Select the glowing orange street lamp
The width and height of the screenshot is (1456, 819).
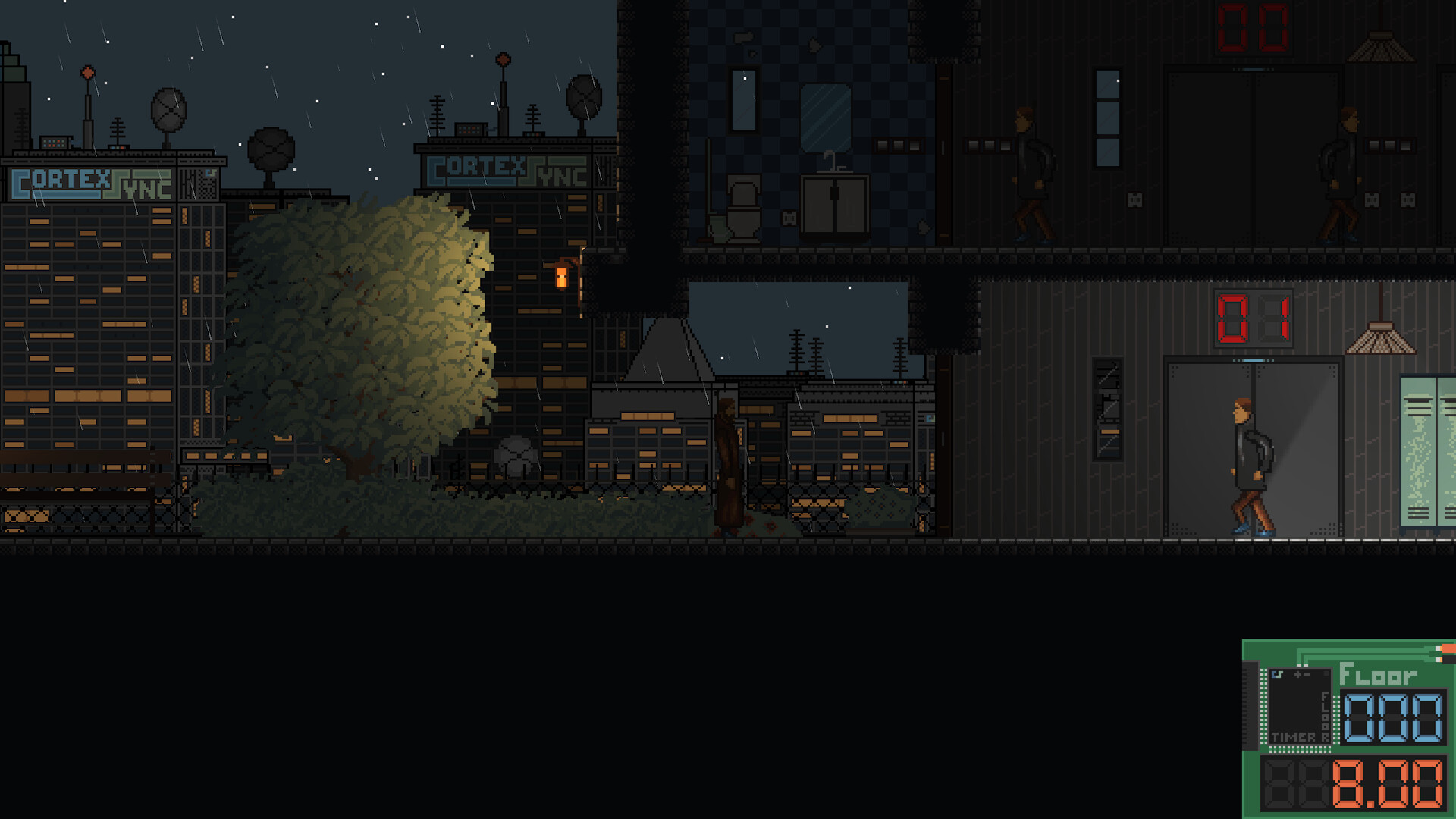coord(562,275)
